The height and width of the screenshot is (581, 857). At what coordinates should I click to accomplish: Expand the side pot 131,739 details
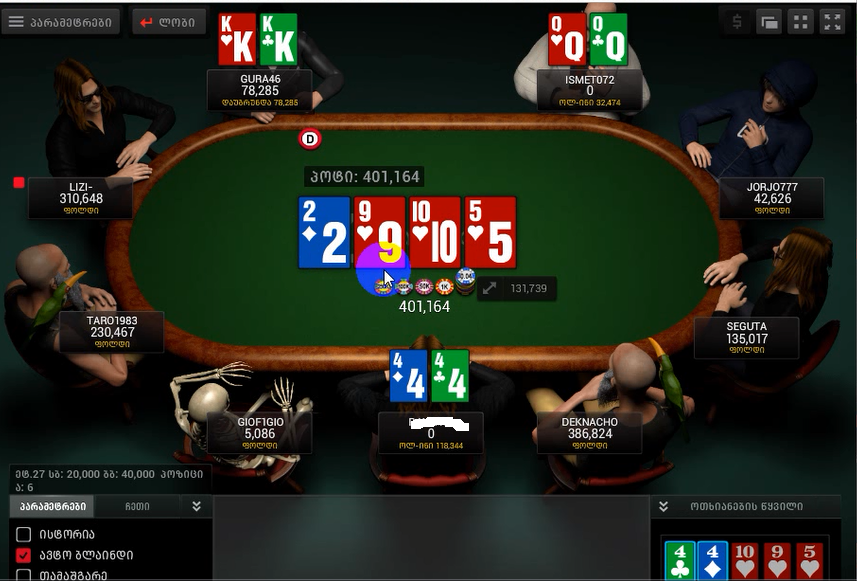(490, 288)
